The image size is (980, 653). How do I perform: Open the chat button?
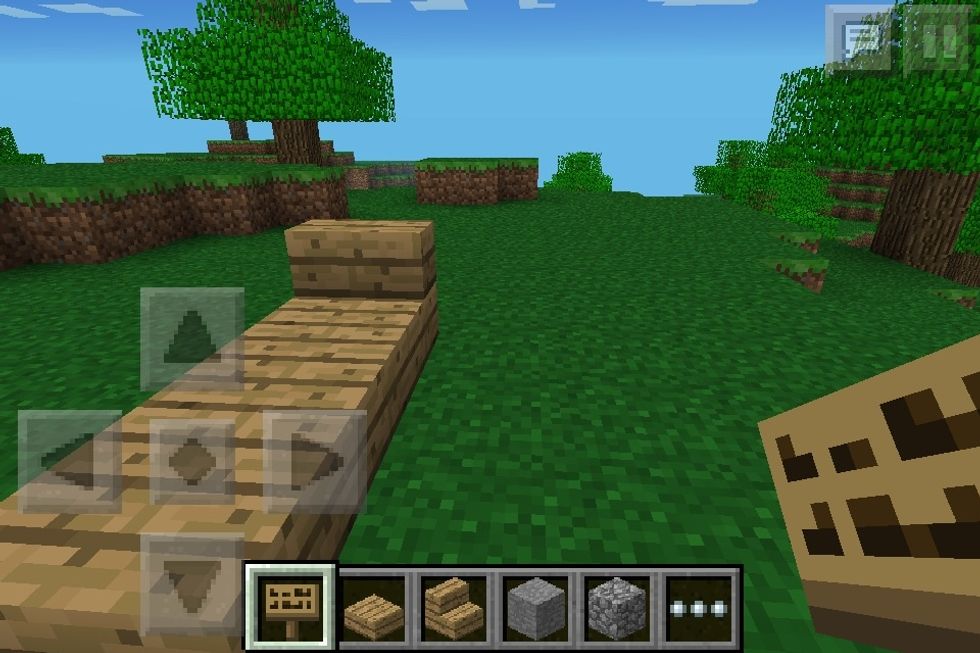click(x=858, y=40)
